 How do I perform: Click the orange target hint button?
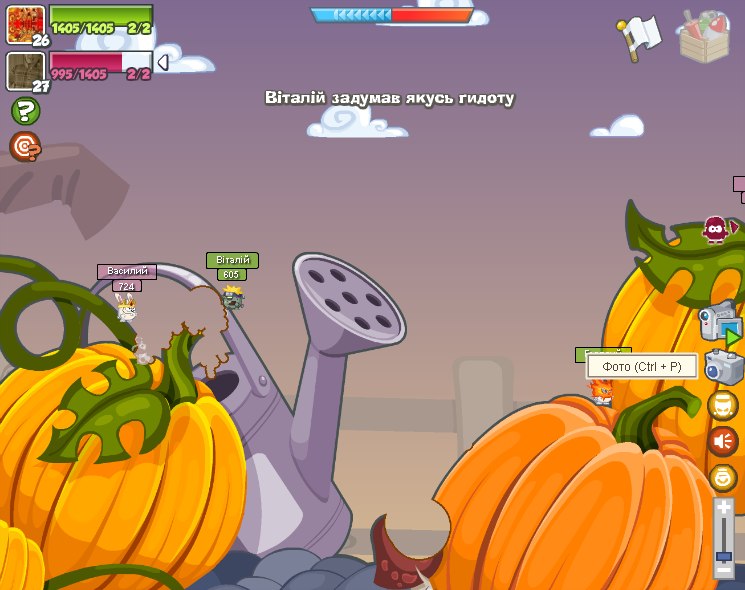tap(25, 147)
